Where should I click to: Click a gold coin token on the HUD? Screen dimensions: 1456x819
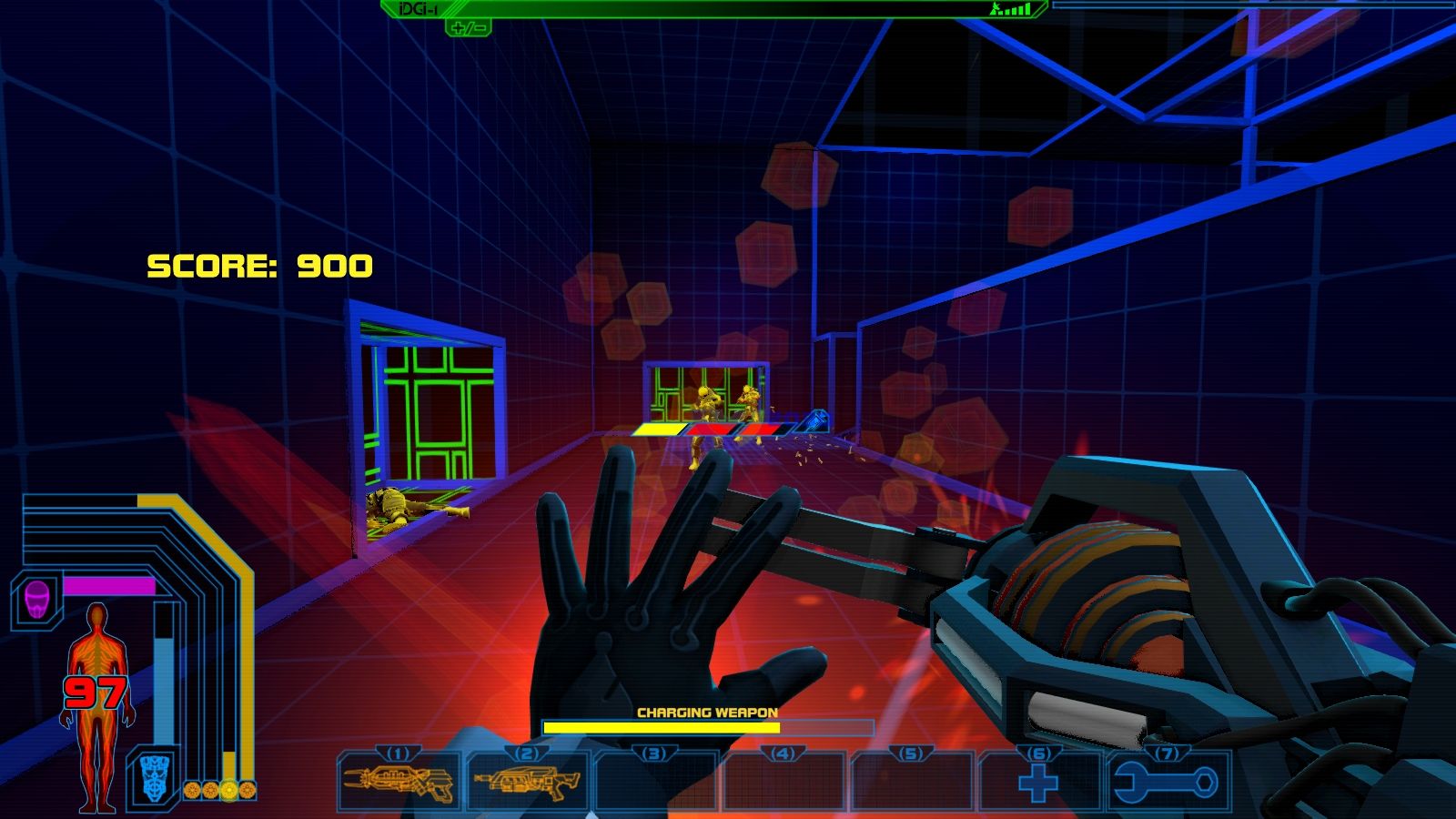[x=194, y=788]
